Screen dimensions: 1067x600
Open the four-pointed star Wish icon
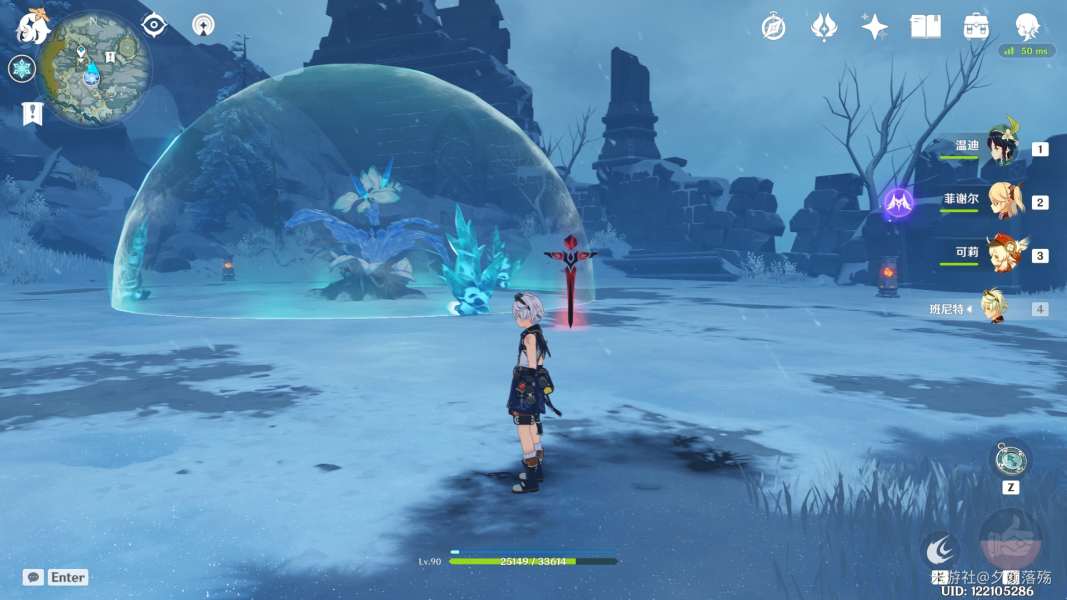875,27
